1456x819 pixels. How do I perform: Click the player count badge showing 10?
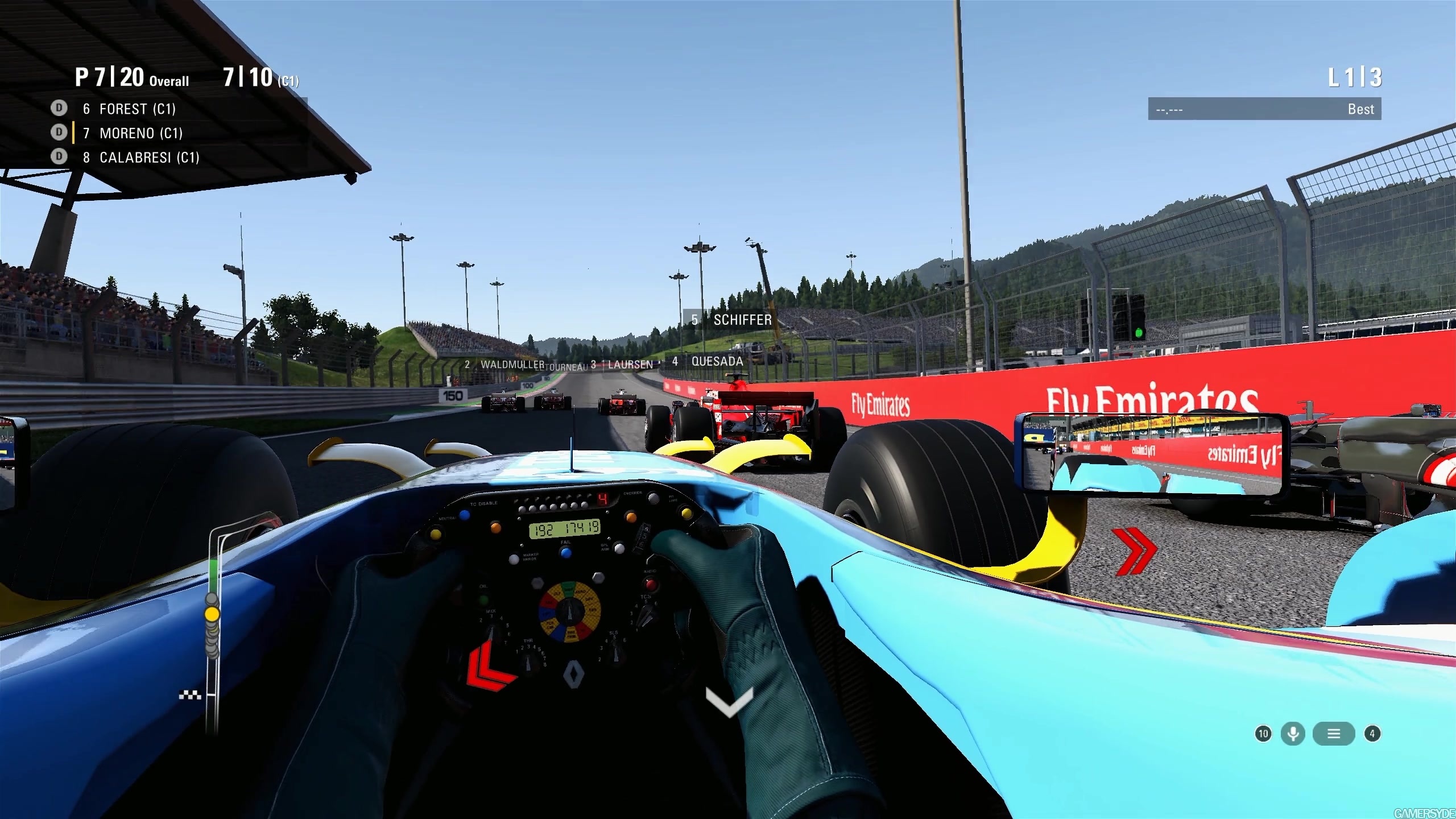1263,734
